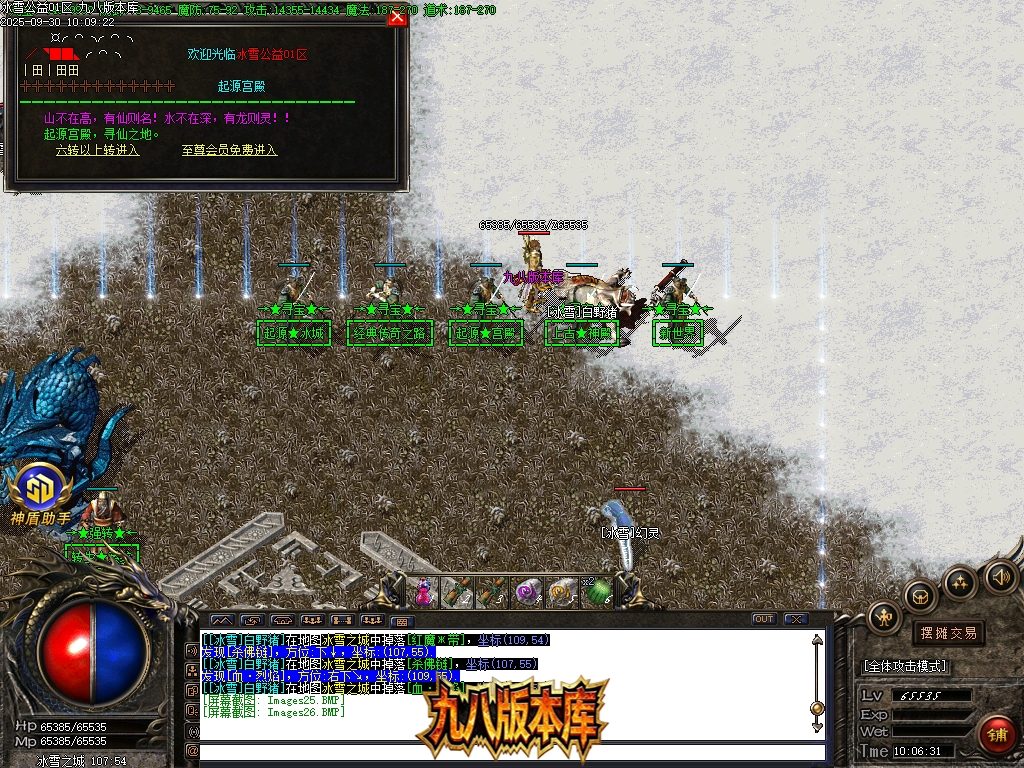
Task: Click the OUT button above chat
Action: pos(764,619)
